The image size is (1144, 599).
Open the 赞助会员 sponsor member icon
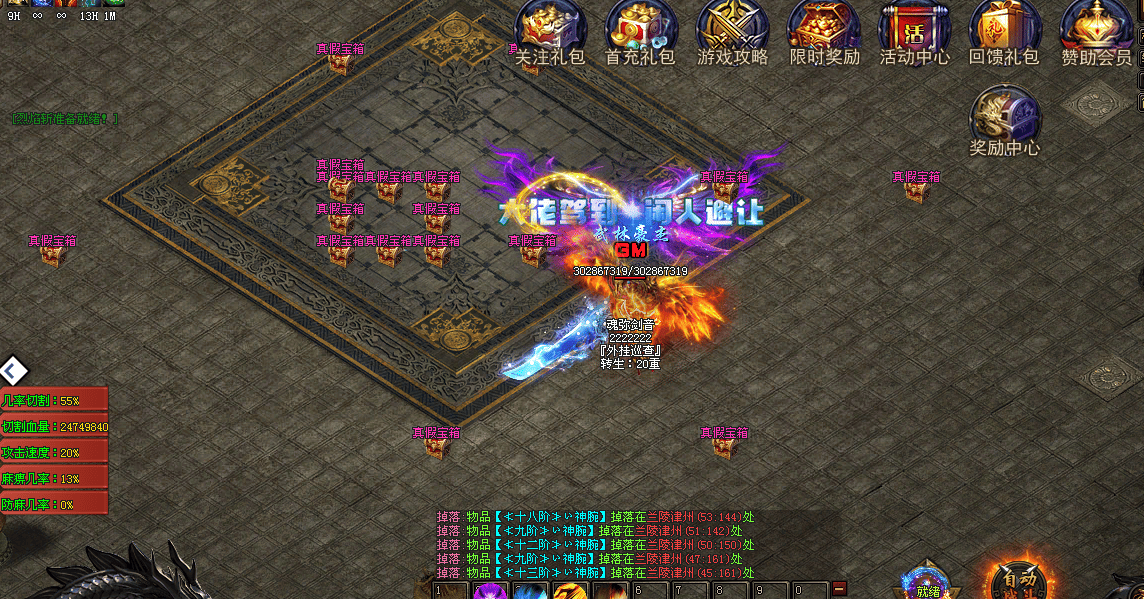(1096, 30)
